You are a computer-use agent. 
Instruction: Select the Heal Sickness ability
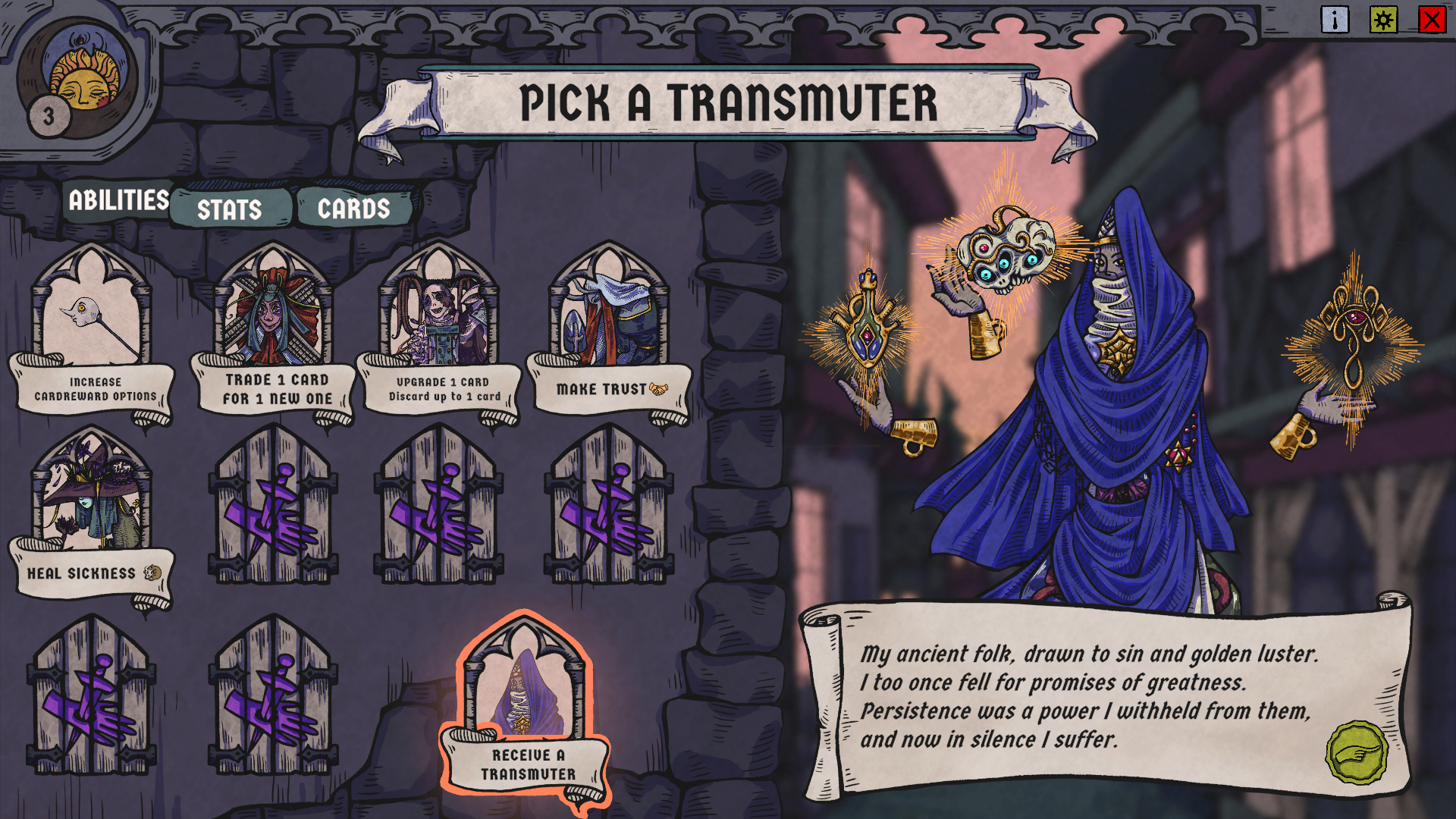(x=92, y=516)
